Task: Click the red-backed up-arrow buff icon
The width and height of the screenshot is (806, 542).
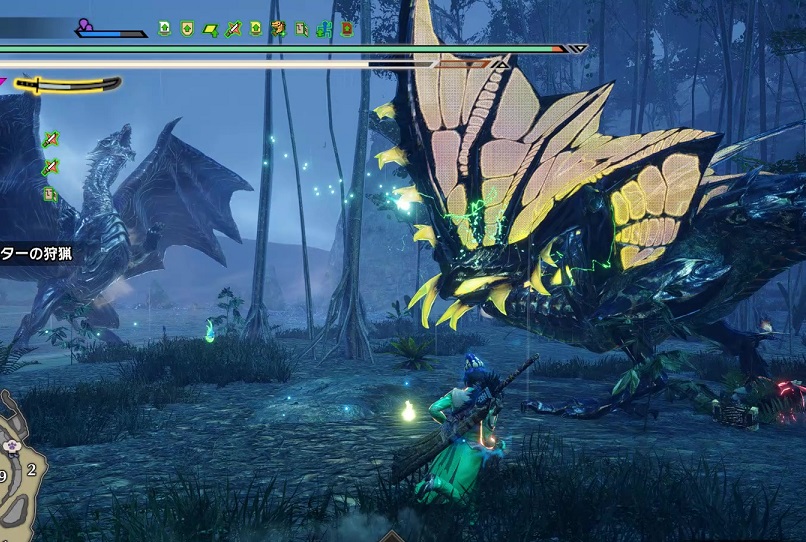Action: pyautogui.click(x=347, y=29)
